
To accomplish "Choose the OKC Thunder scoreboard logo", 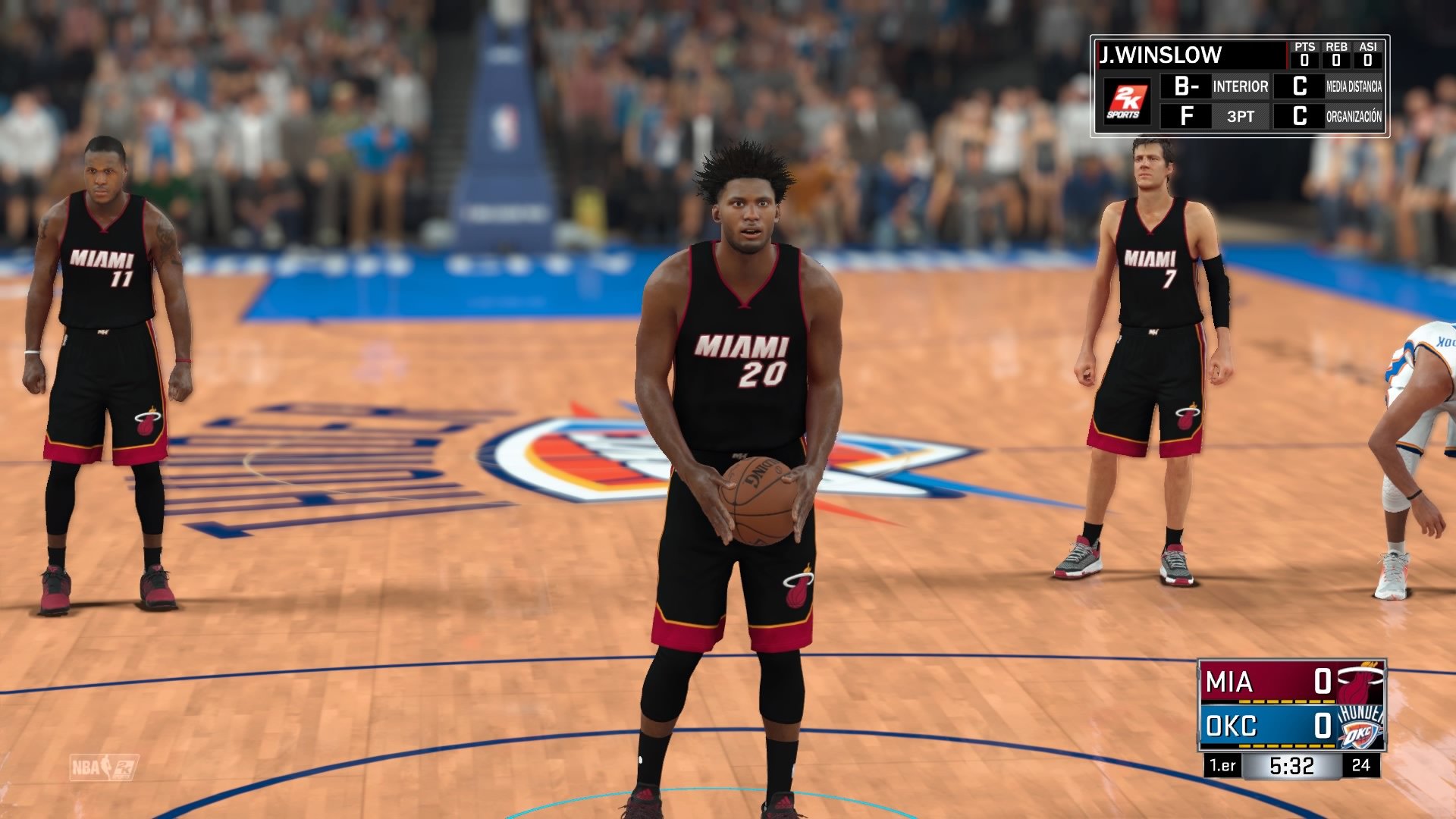I will tap(1360, 726).
